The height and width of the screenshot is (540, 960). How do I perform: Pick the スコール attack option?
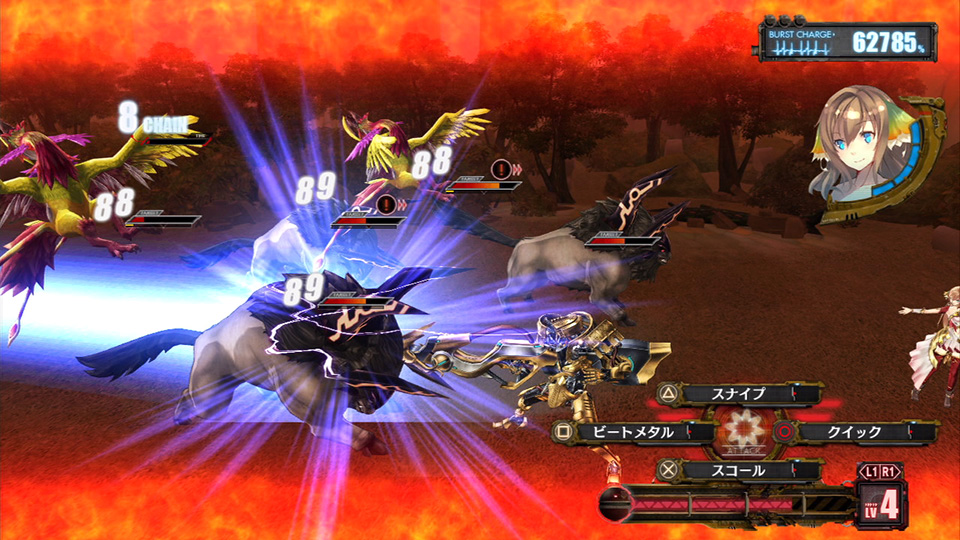pyautogui.click(x=740, y=470)
